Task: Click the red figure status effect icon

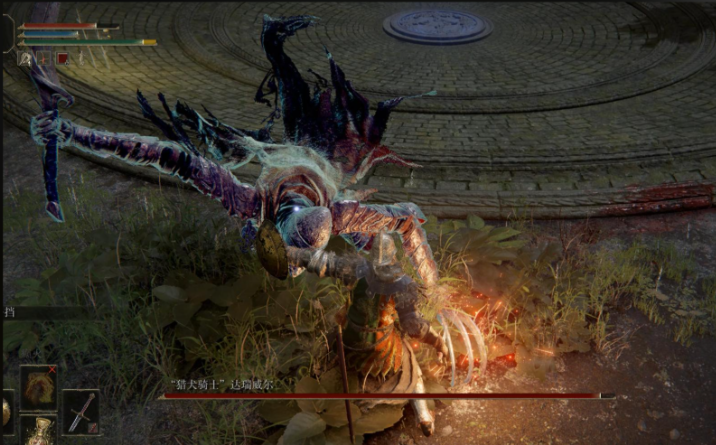Action: 44,59
